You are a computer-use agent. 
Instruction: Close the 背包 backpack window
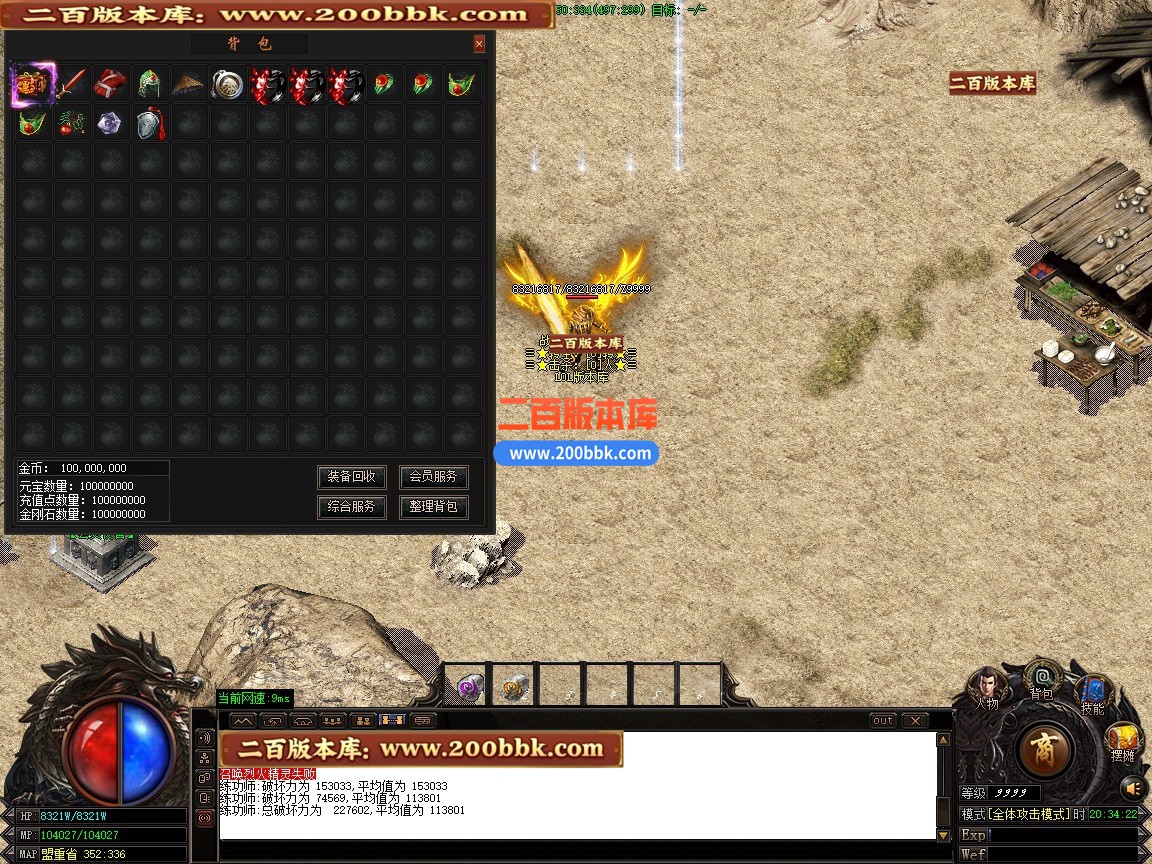pyautogui.click(x=479, y=44)
